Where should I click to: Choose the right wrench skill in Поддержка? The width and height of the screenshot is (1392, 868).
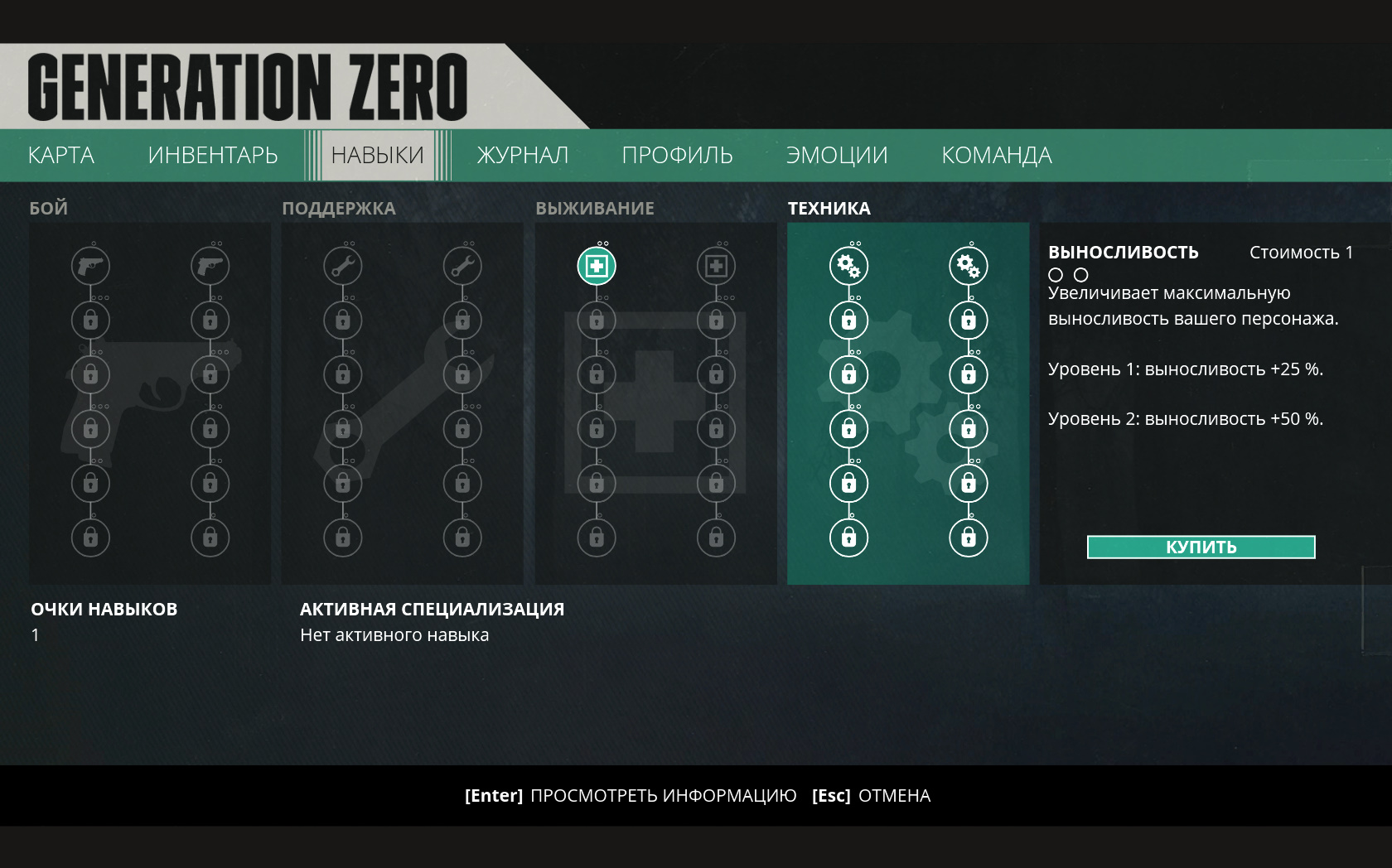462,266
